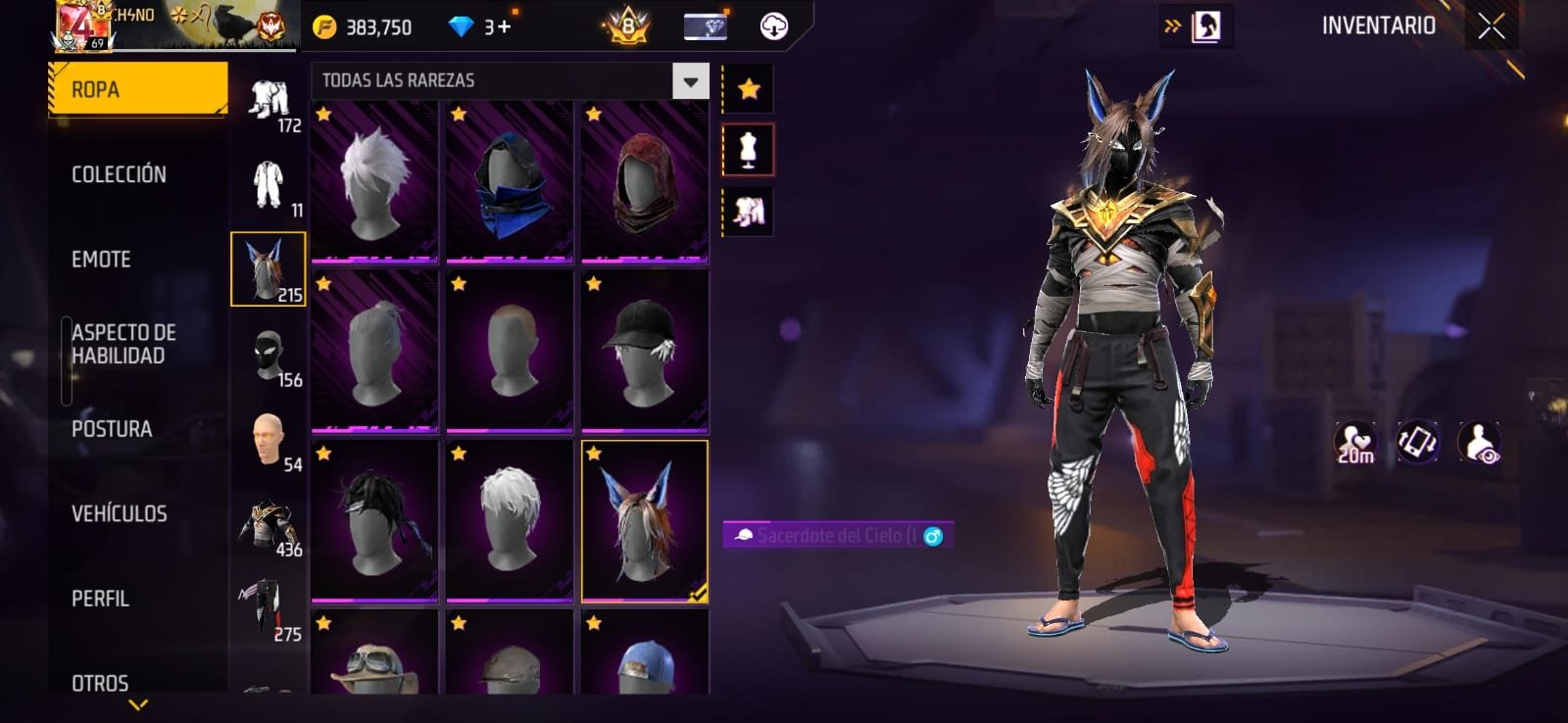Open the Ropa category
Image resolution: width=1568 pixels, height=723 pixels.
pos(138,90)
